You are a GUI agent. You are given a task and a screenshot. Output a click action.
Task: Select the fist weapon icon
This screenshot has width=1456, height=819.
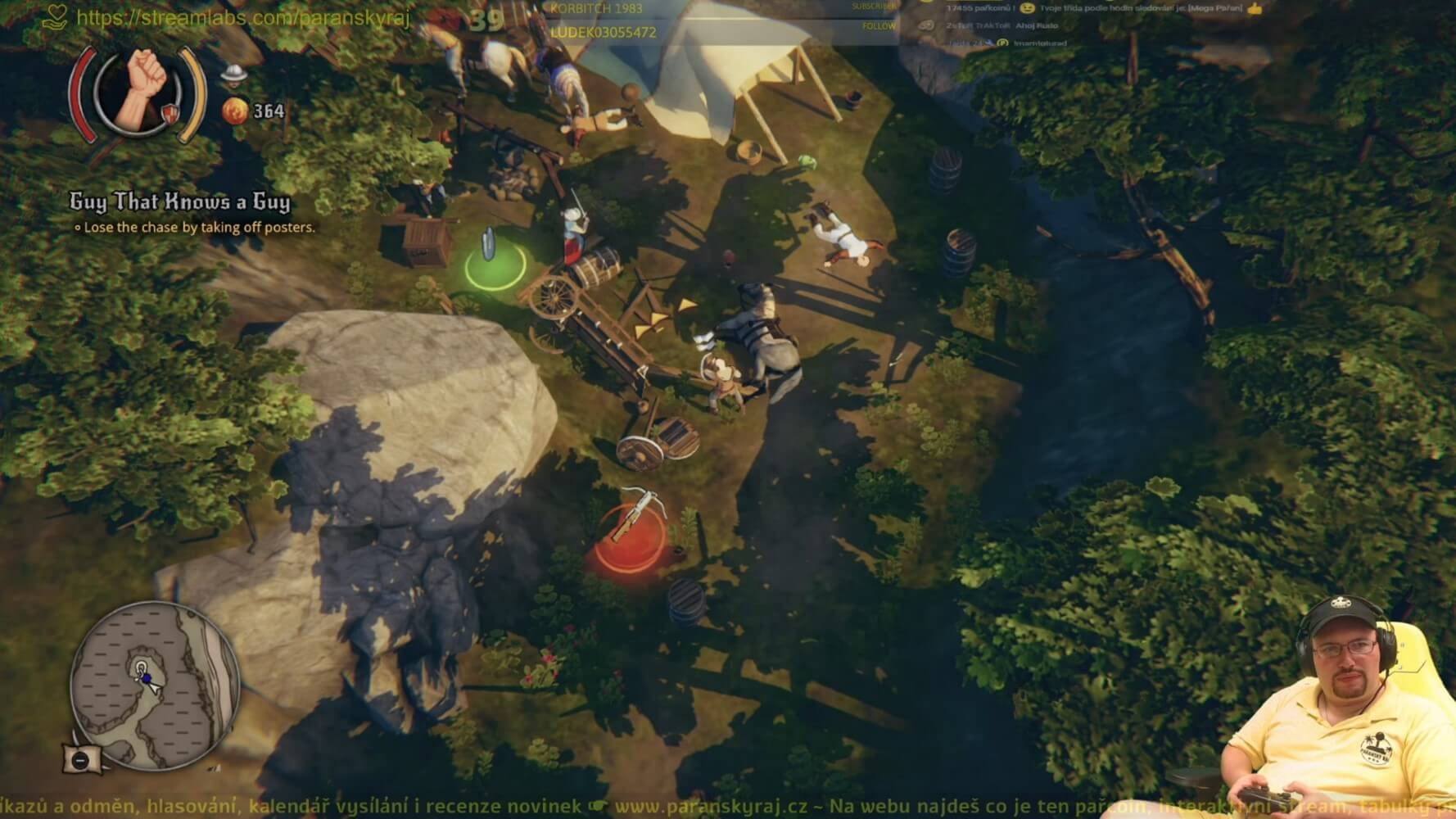click(138, 88)
